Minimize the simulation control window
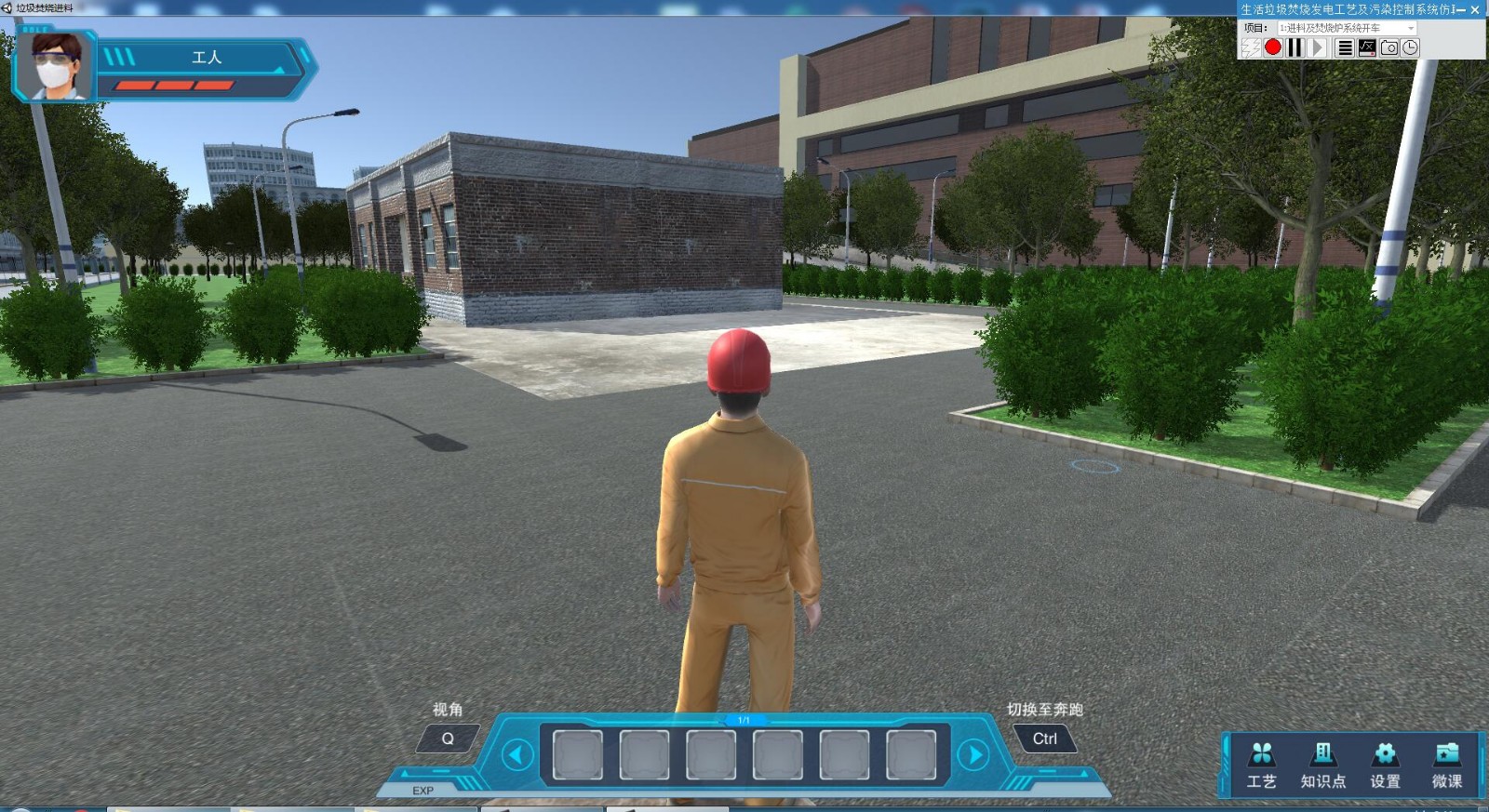 pos(1460,9)
